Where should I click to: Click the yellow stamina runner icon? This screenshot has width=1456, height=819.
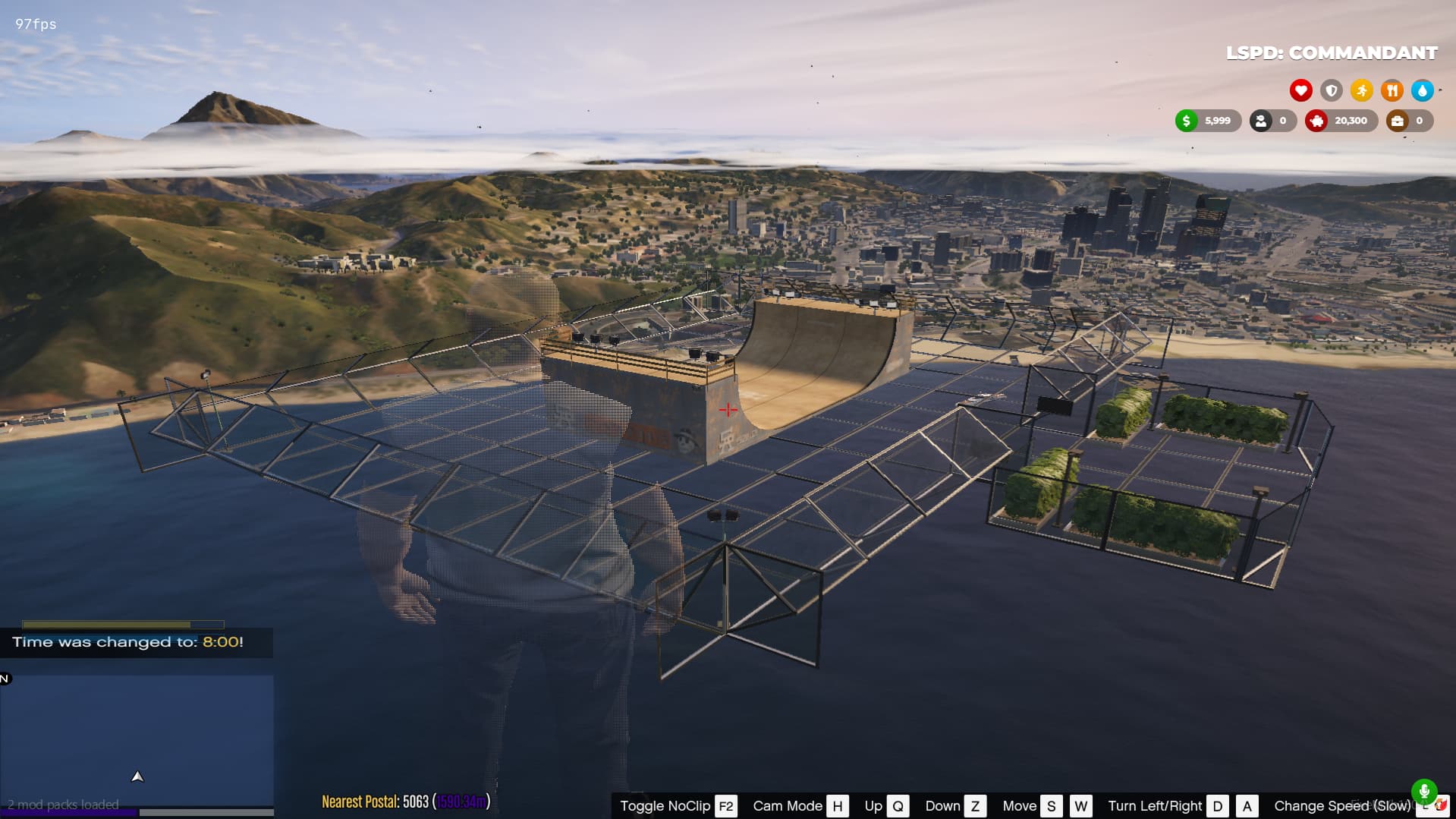[1361, 90]
